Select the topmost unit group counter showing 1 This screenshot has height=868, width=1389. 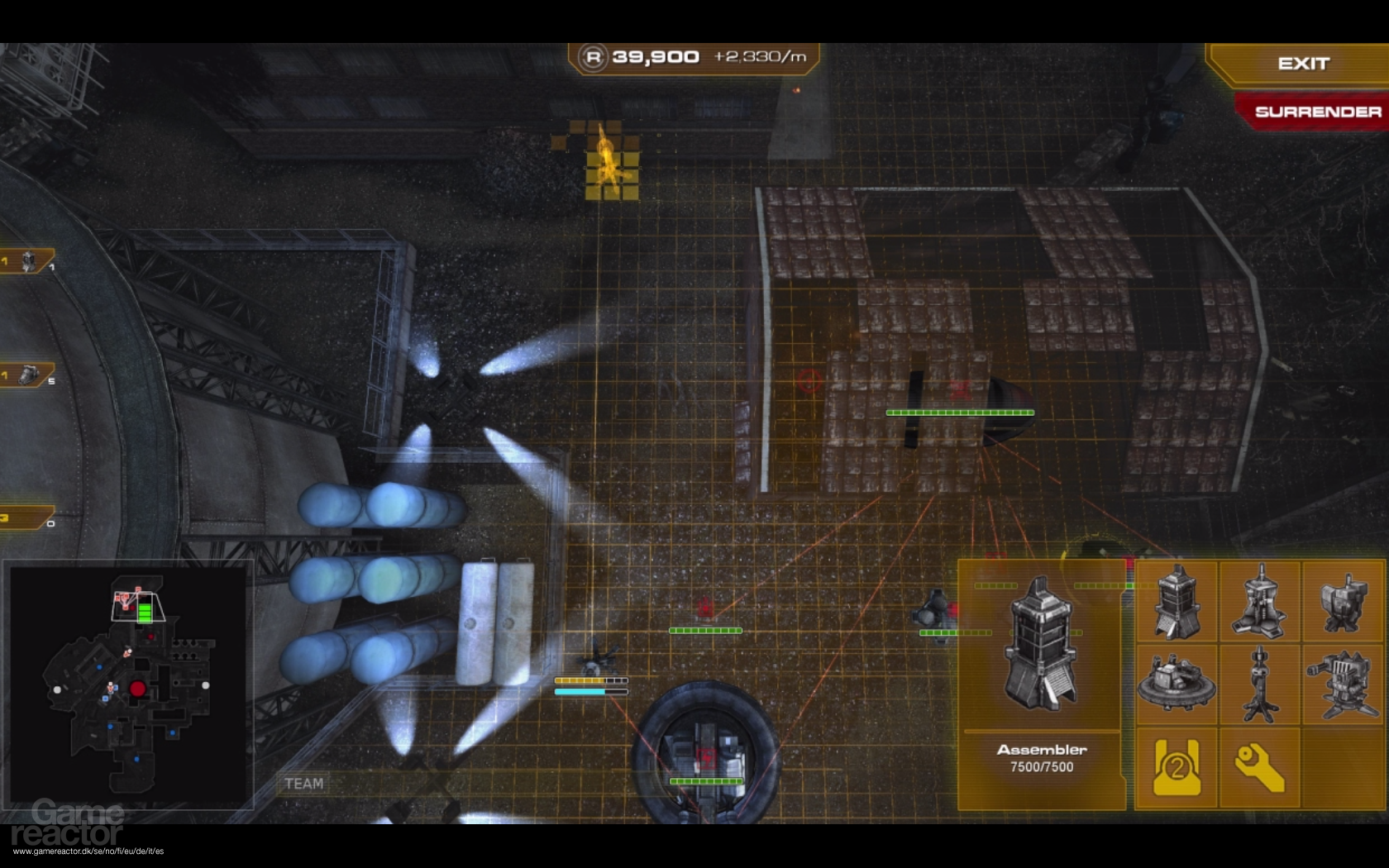(x=25, y=260)
